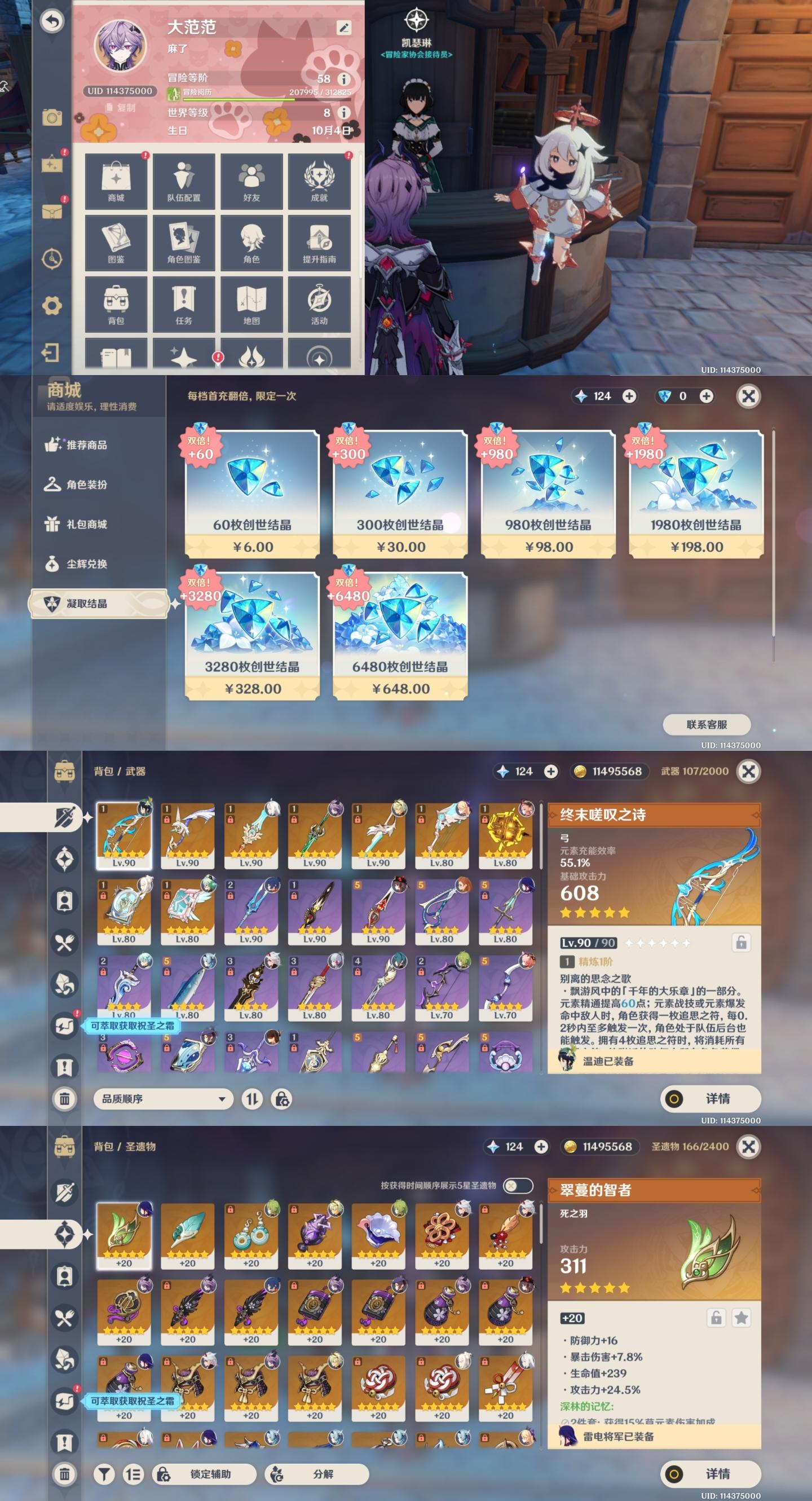Open the camera photo mode icon
Screen dimensions: 812x1501
tap(52, 118)
